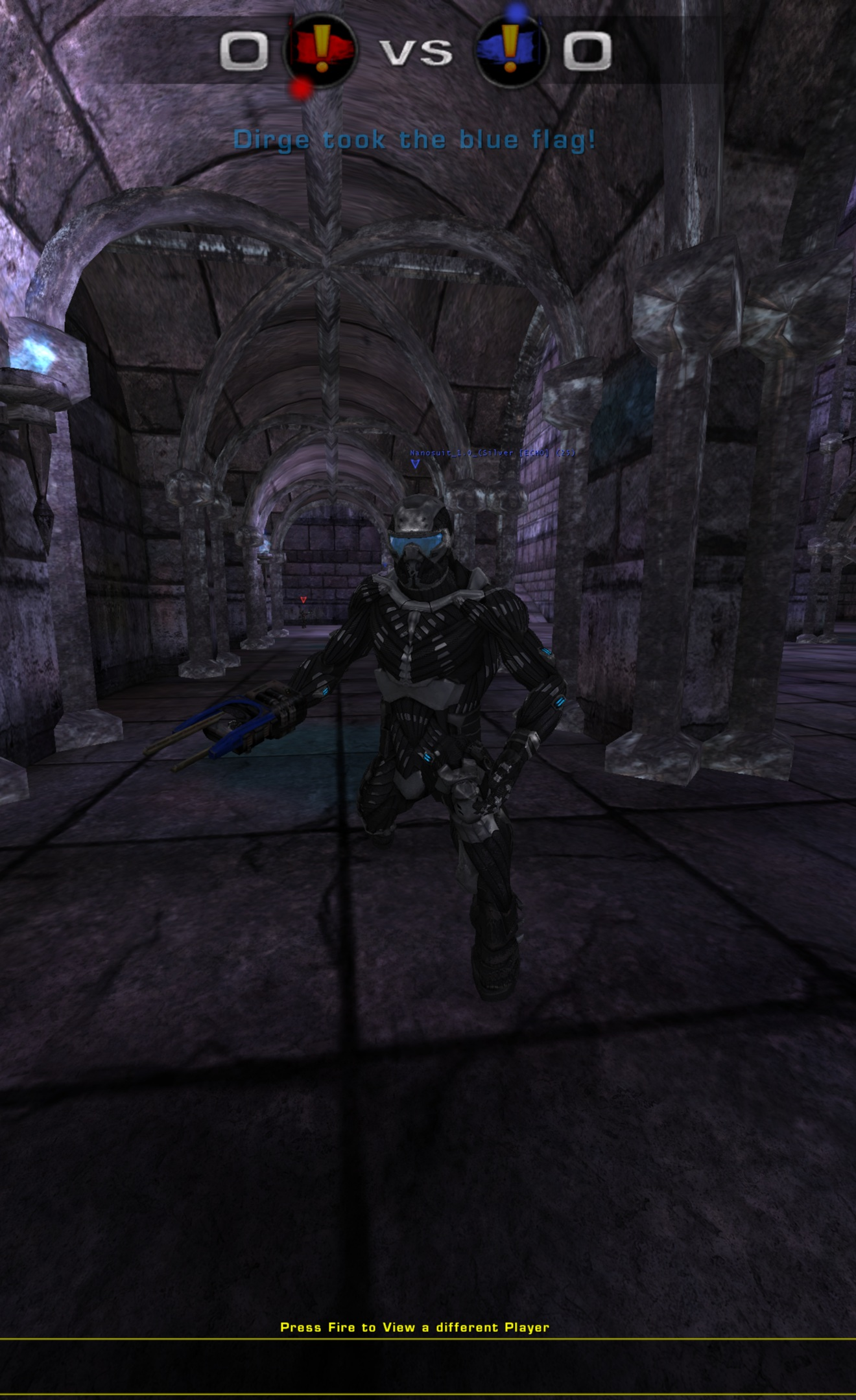
Task: Open the red chevron marker down the corridor
Action: [x=303, y=600]
